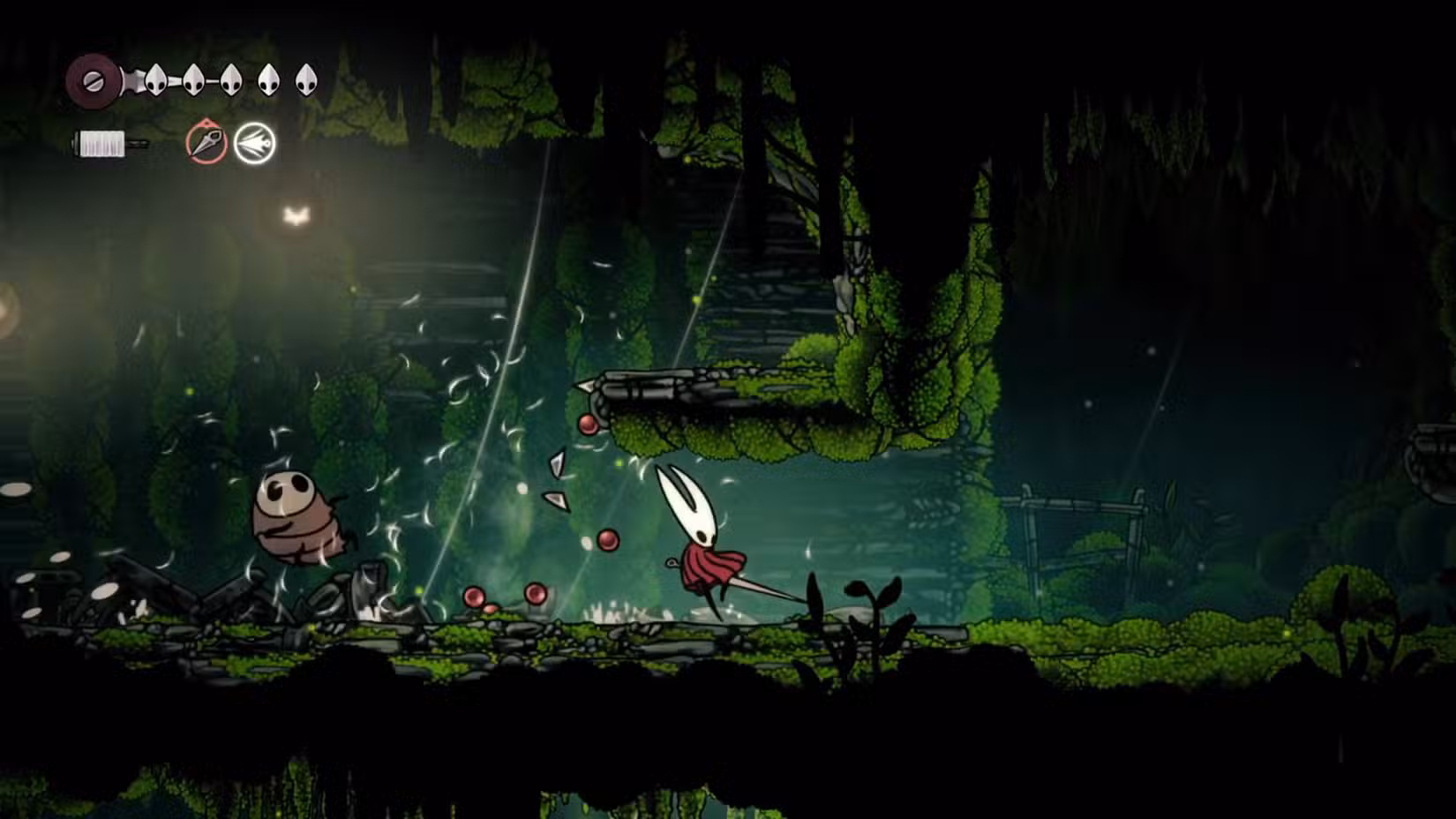Click the middle health mask icon
The height and width of the screenshot is (819, 1456).
point(232,80)
